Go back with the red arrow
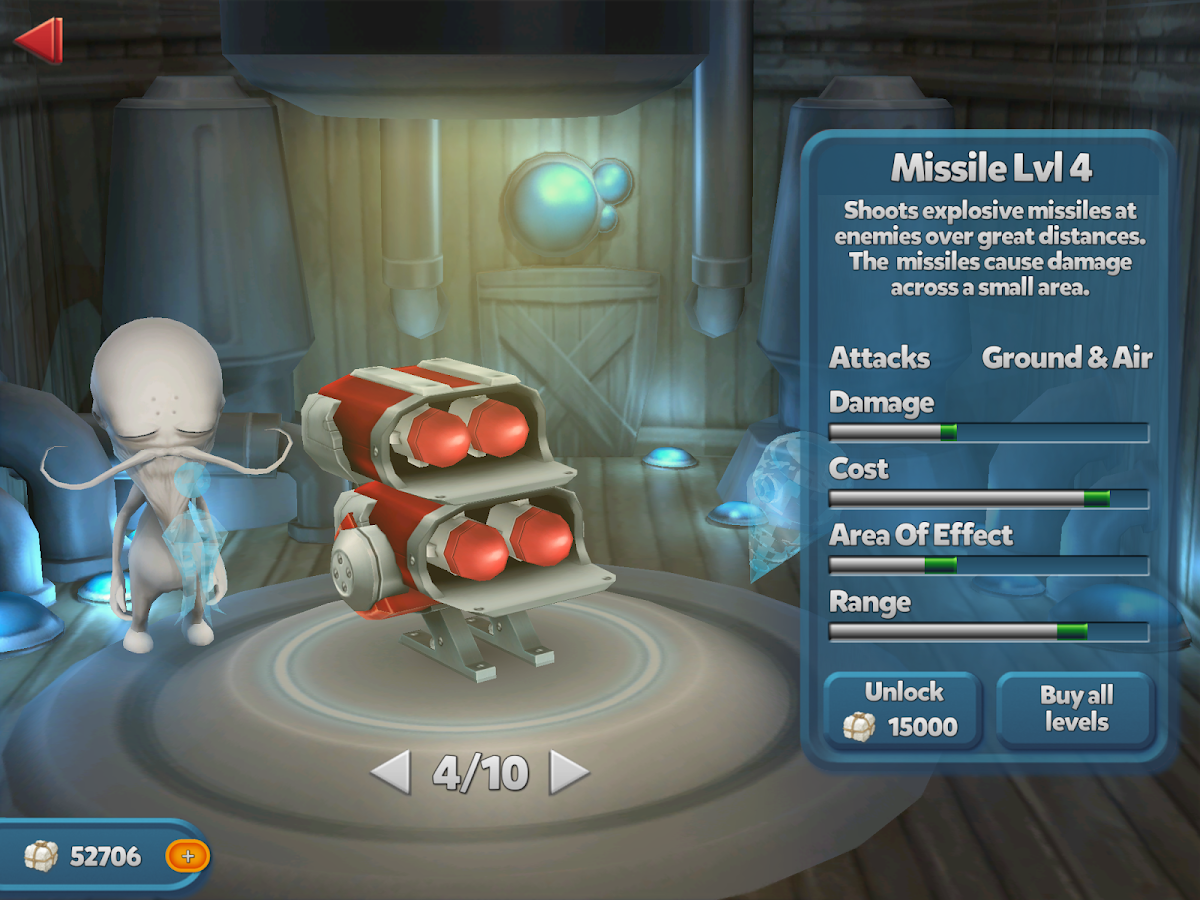Viewport: 1200px width, 900px height. [x=40, y=40]
